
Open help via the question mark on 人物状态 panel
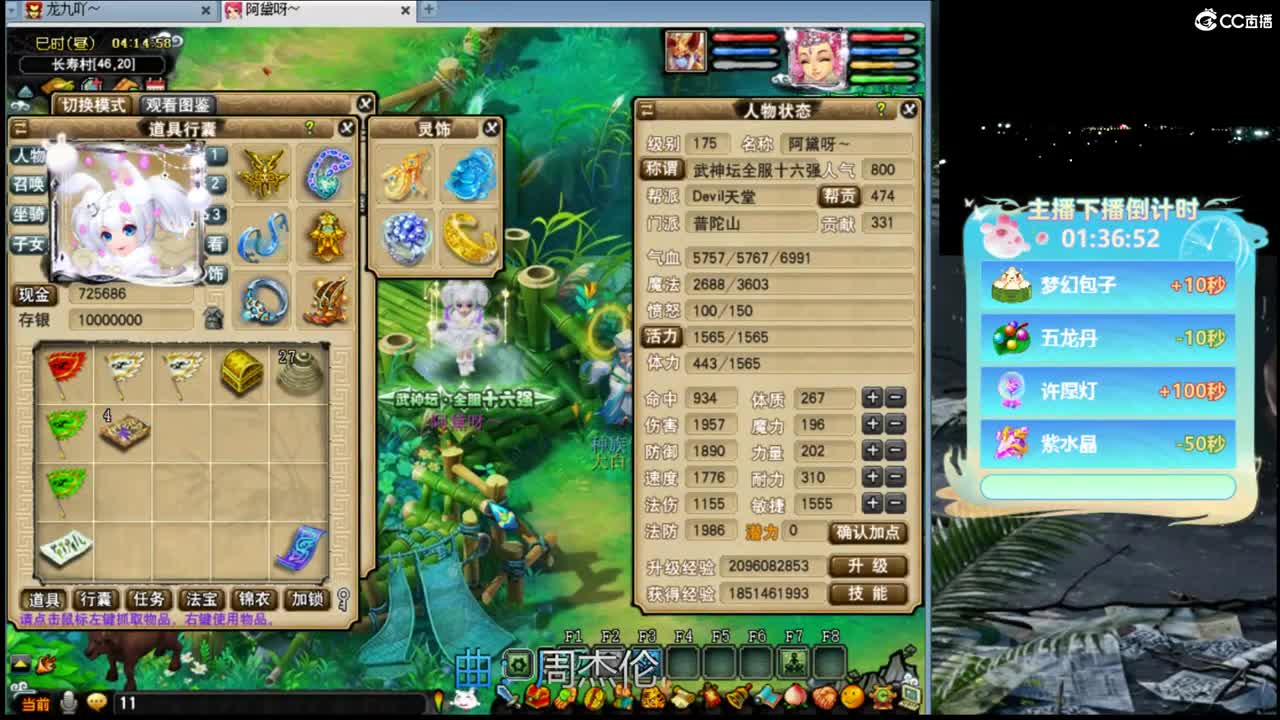point(879,110)
